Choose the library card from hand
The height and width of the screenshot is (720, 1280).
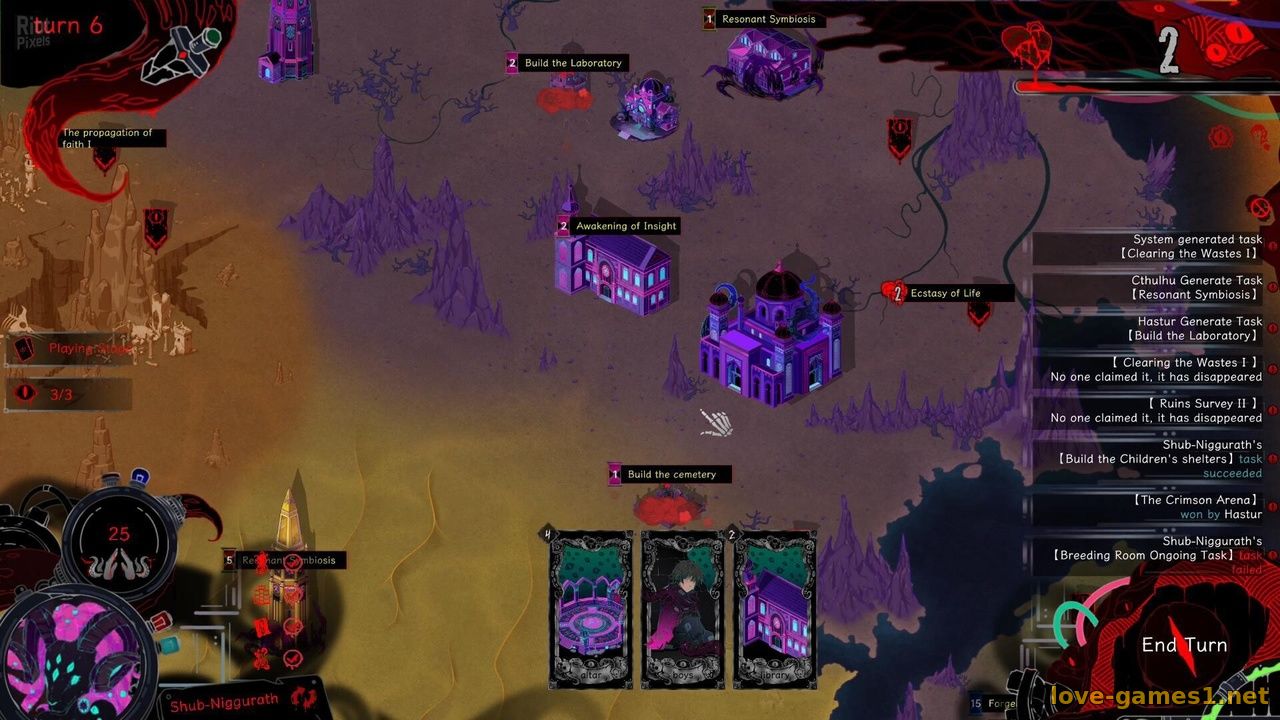[x=775, y=608]
